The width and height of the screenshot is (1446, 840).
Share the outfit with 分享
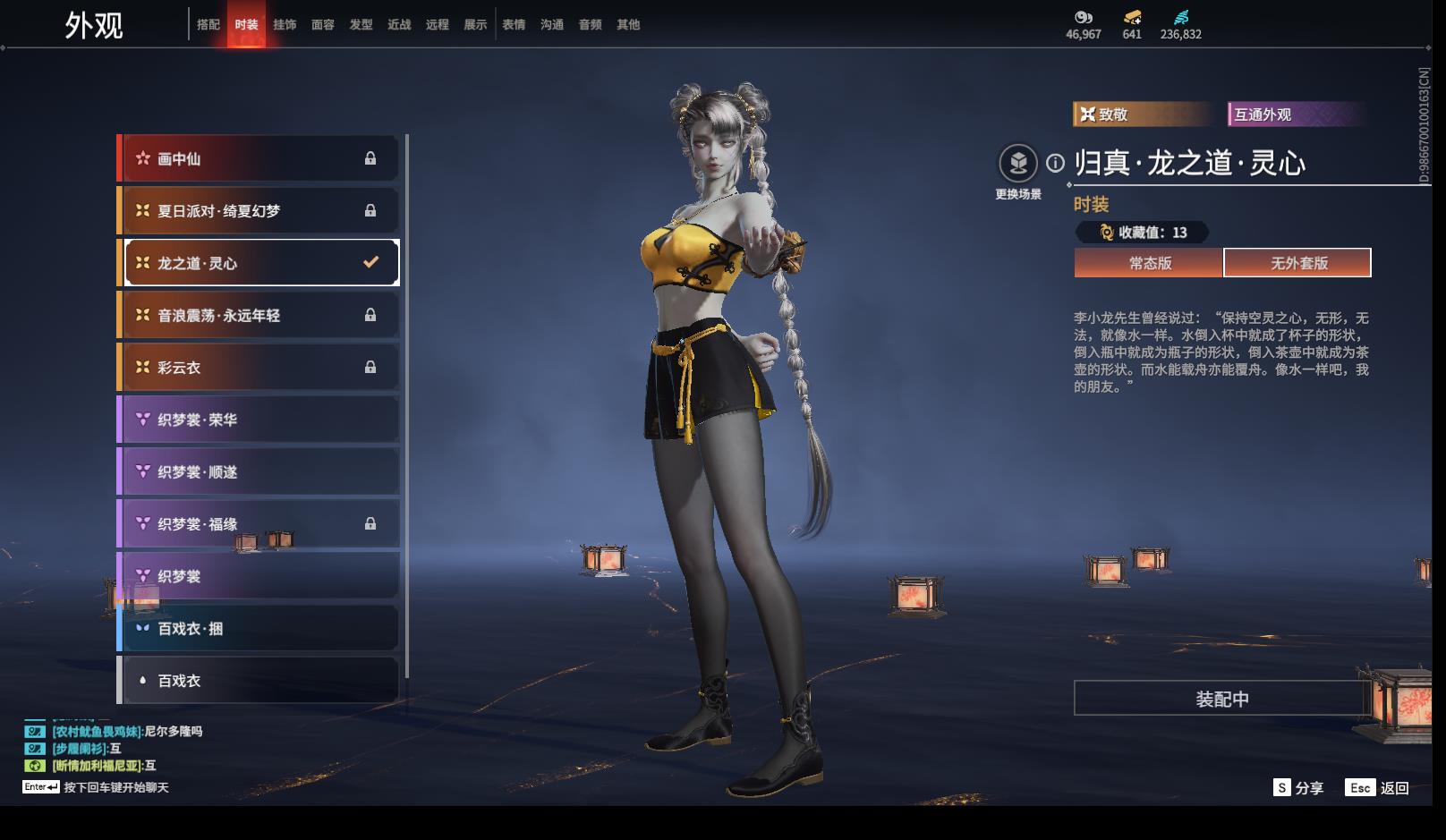tap(1298, 788)
